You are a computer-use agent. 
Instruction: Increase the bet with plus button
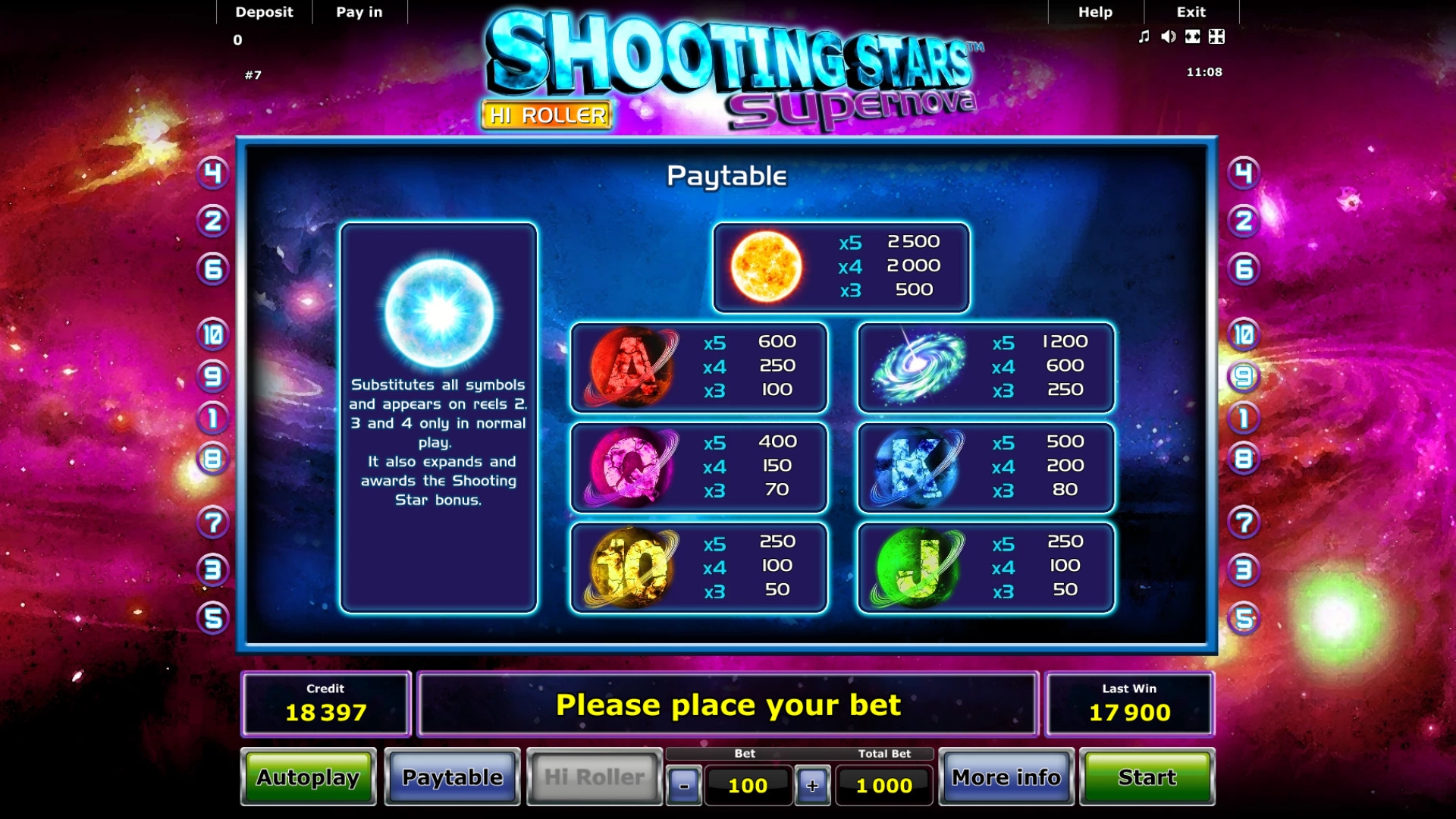812,786
